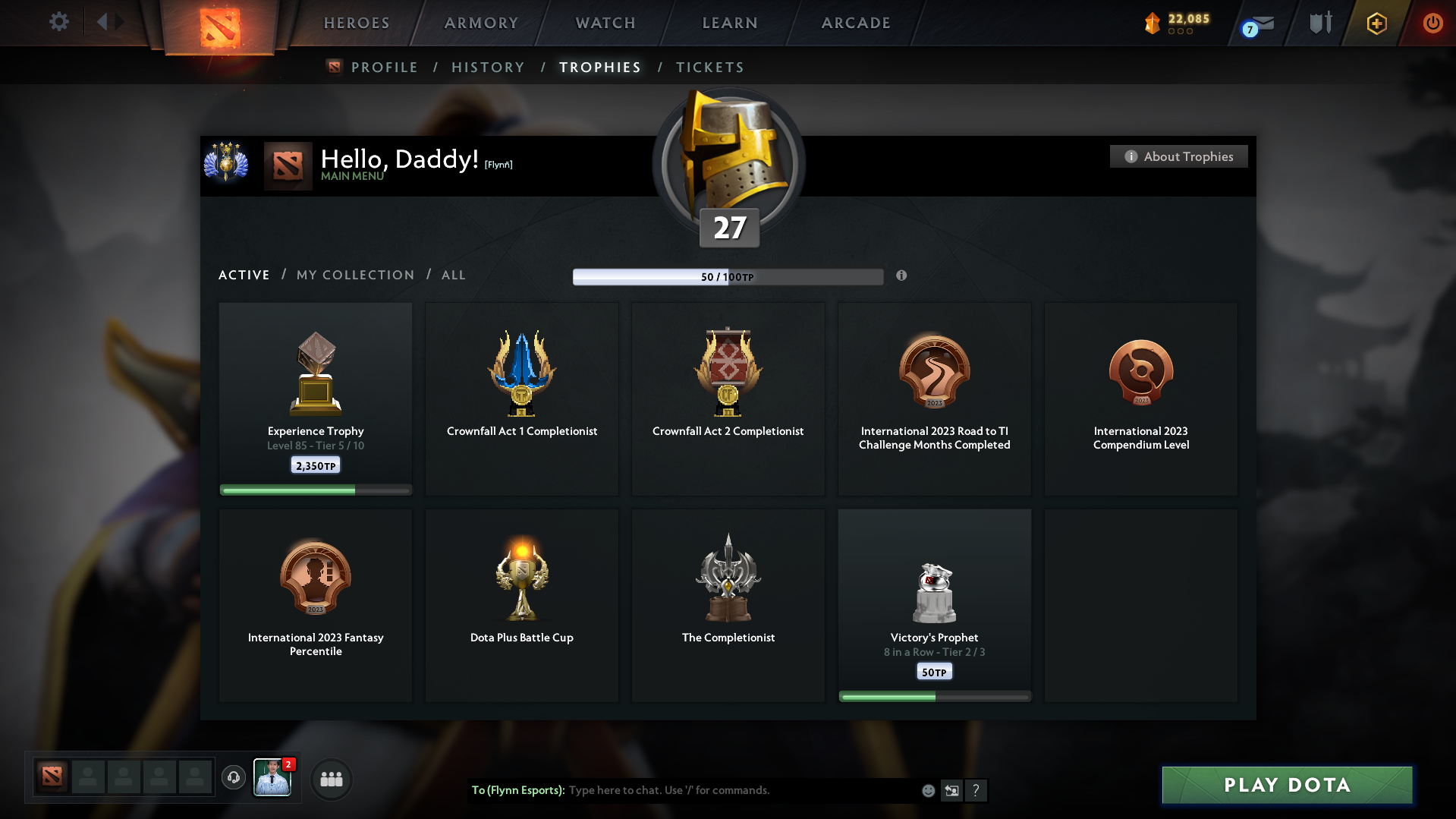Click the player avatar with 2 notifications
Screen dimensions: 1456x819
tap(272, 777)
